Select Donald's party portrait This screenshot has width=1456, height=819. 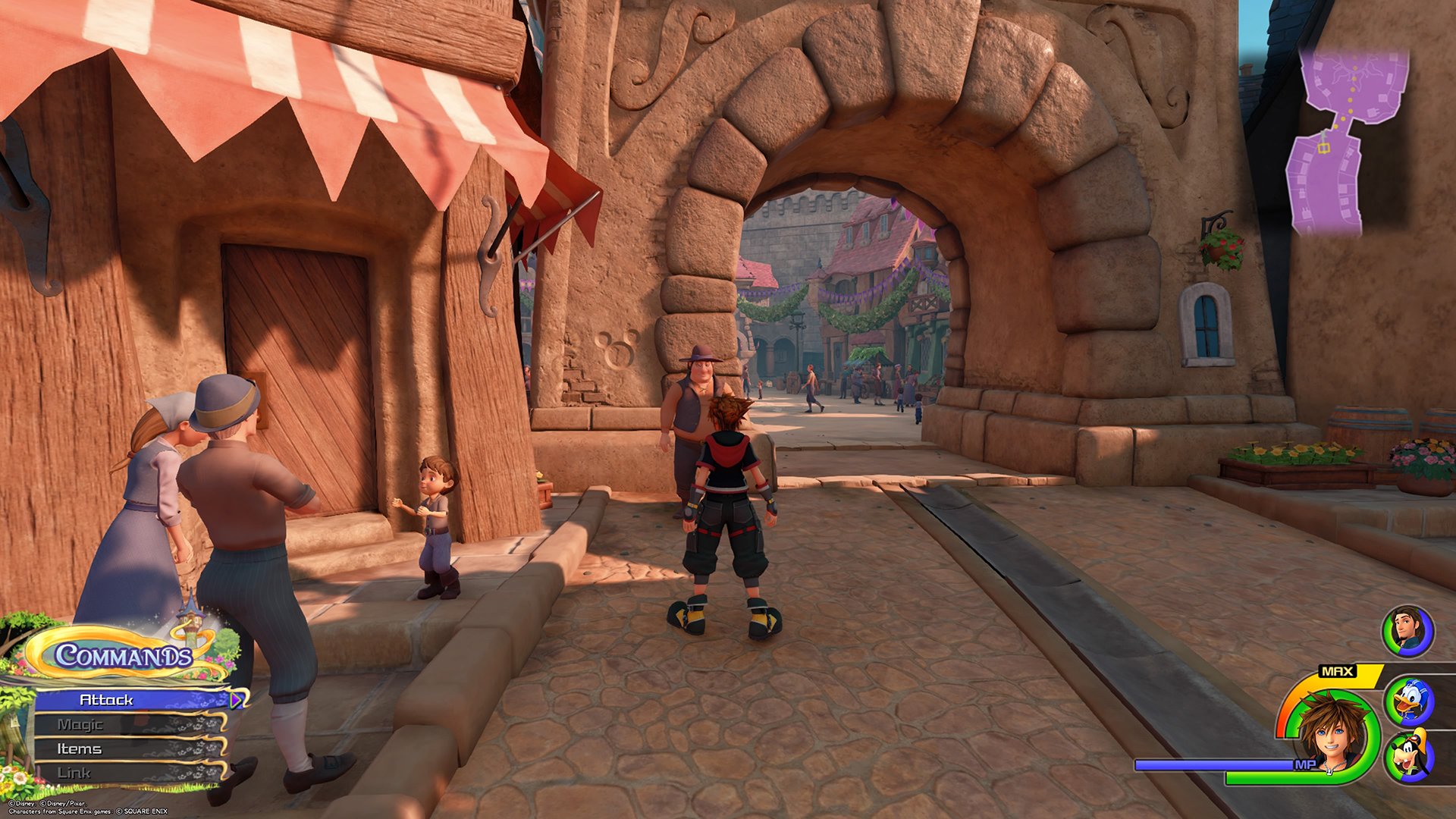[x=1408, y=702]
